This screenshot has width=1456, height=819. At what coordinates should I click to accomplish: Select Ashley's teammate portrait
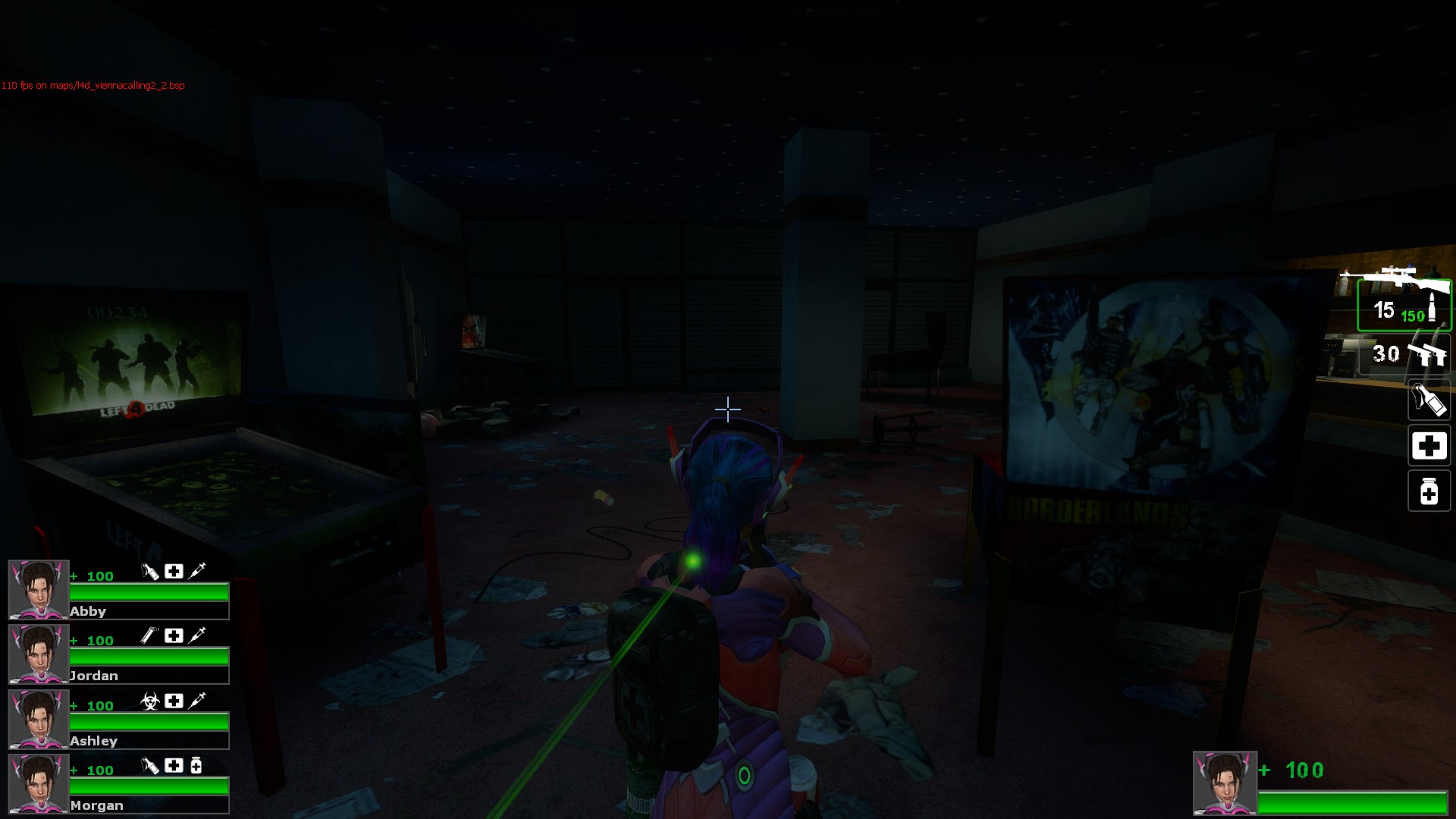pyautogui.click(x=39, y=719)
